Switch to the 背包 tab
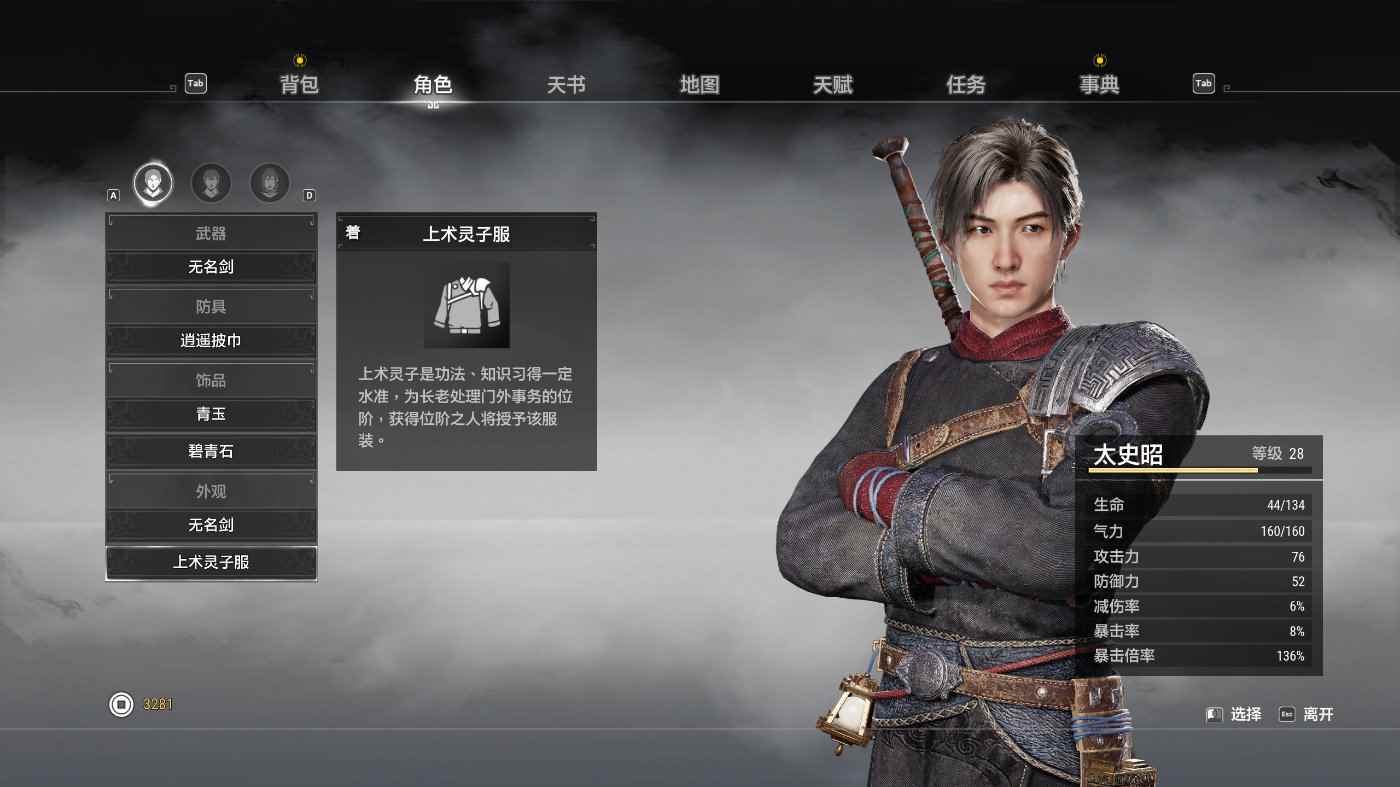Viewport: 1400px width, 787px height. [x=299, y=85]
